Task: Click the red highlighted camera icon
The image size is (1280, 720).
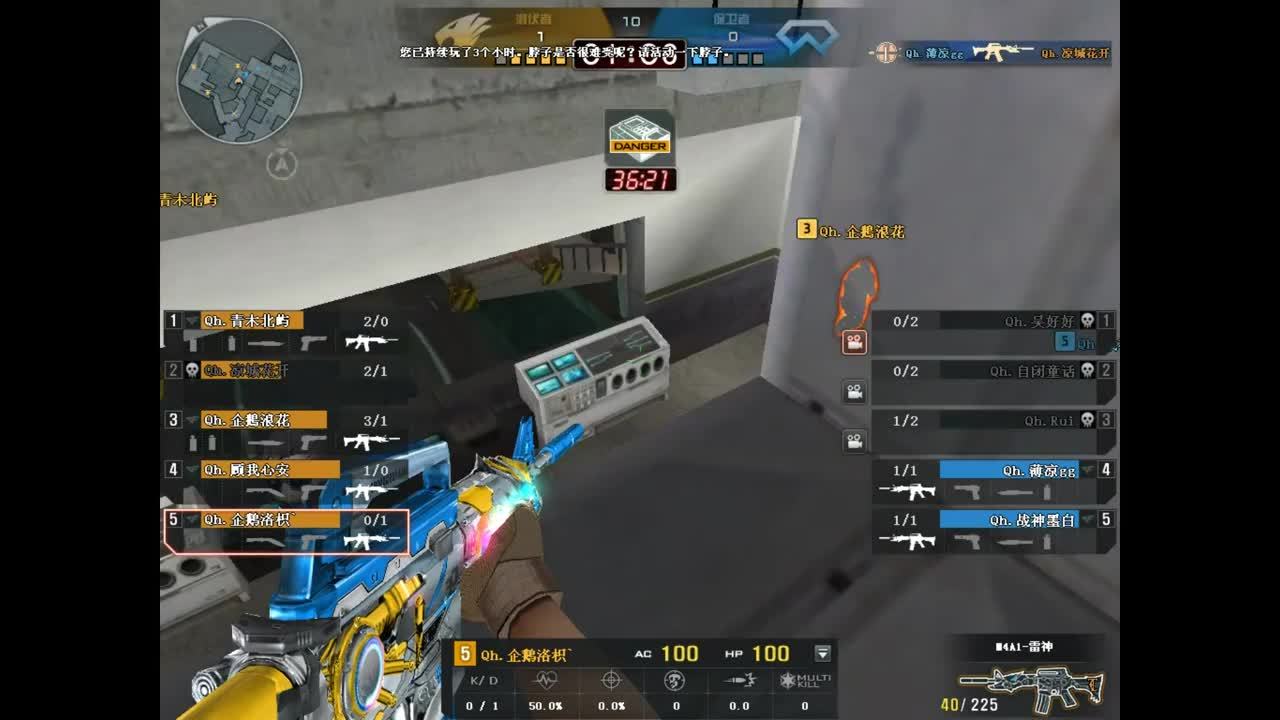Action: [854, 343]
